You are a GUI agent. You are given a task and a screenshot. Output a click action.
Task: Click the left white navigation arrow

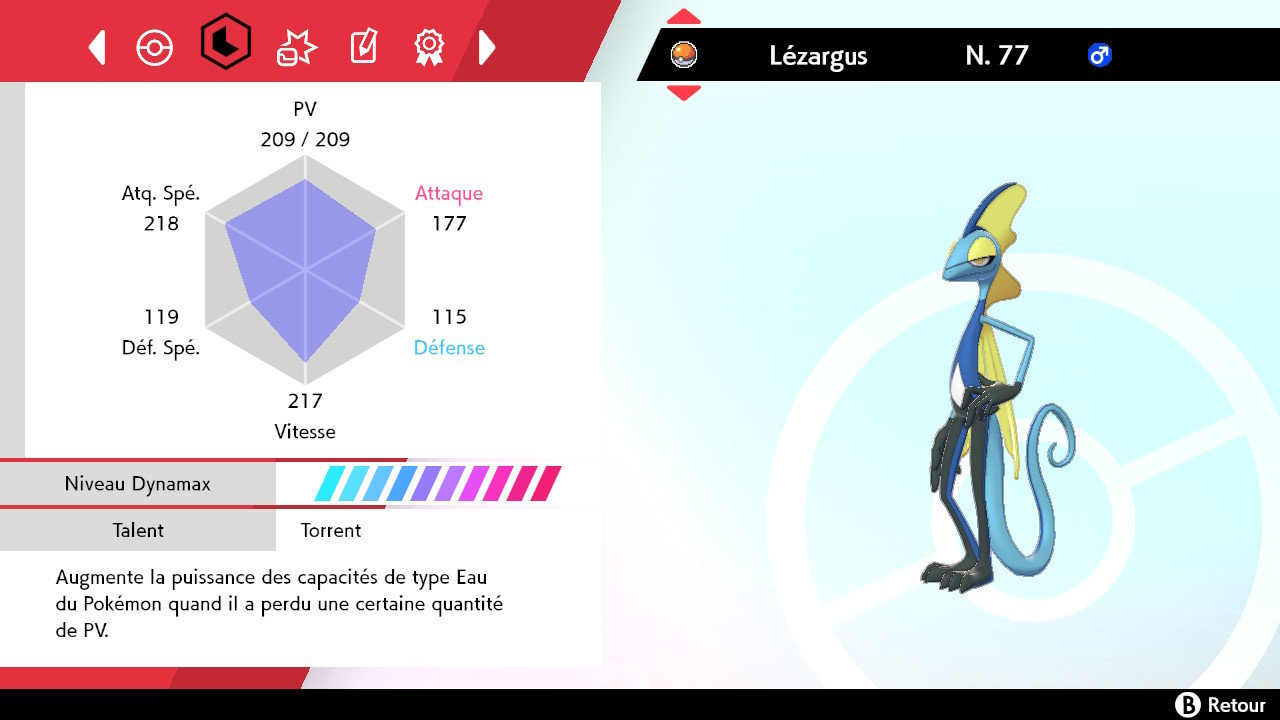(96, 46)
